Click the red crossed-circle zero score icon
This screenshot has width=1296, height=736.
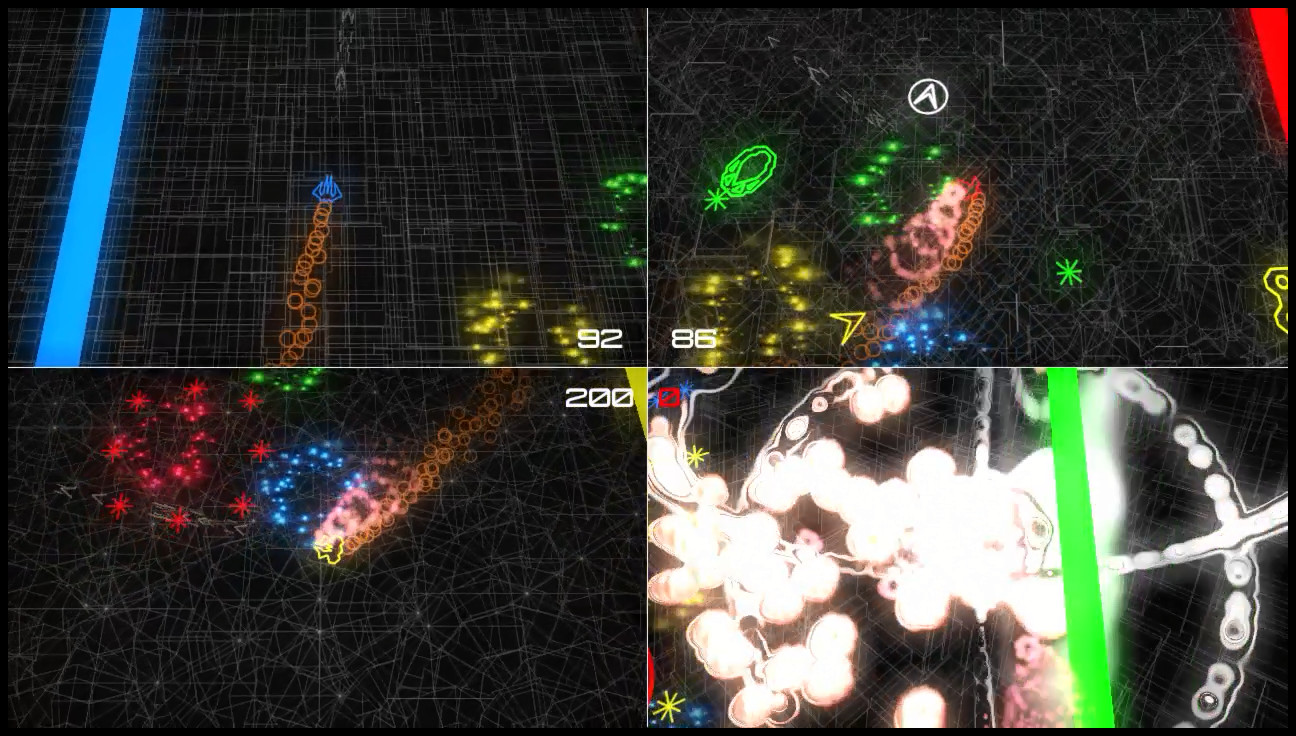(x=670, y=397)
